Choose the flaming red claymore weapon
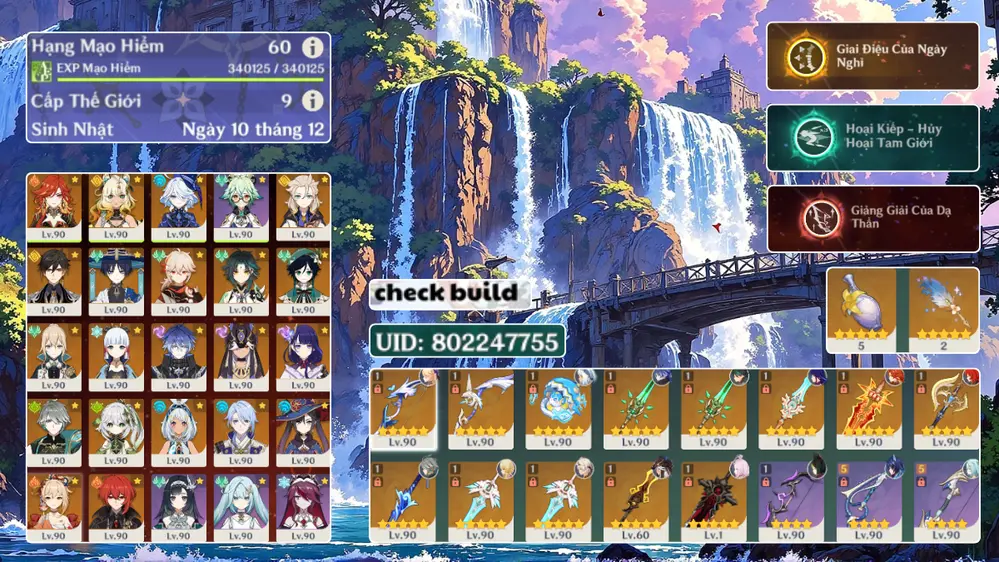Viewport: 999px width, 562px height. pos(868,406)
